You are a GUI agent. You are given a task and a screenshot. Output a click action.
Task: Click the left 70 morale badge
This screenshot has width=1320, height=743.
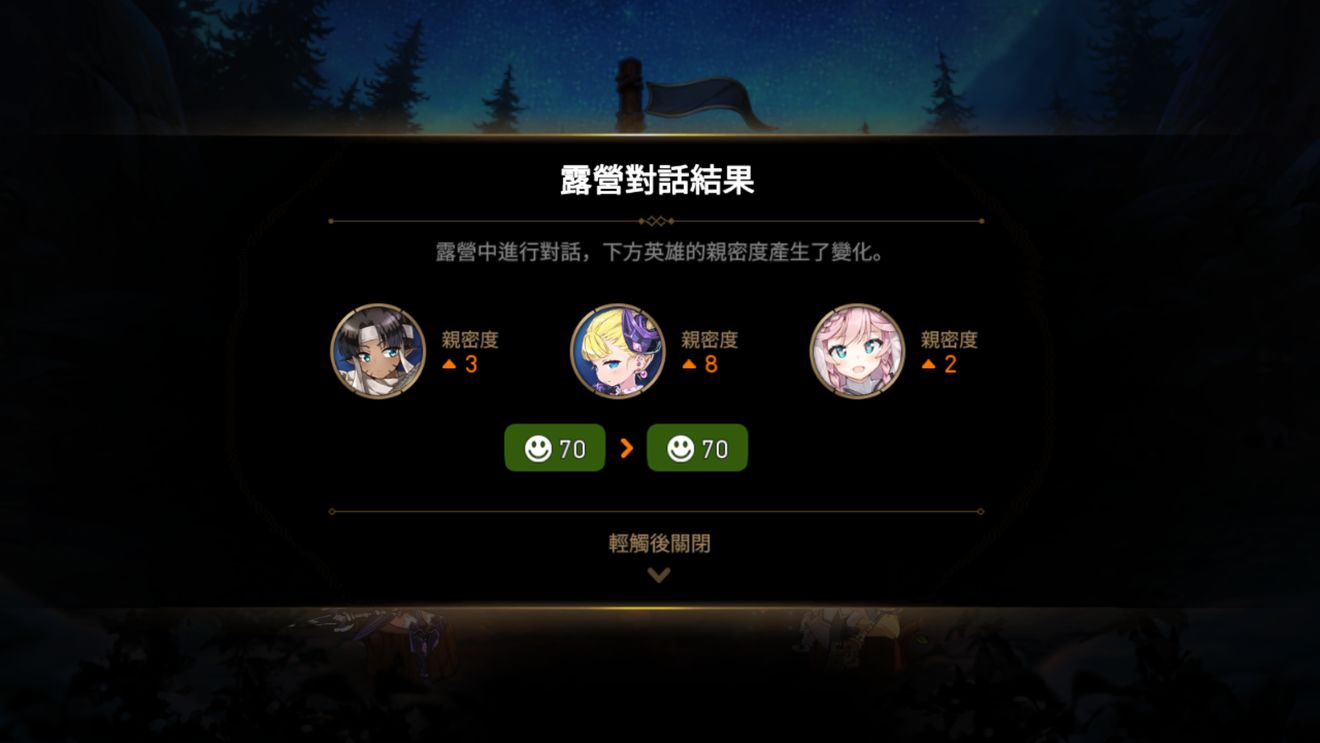coord(554,448)
